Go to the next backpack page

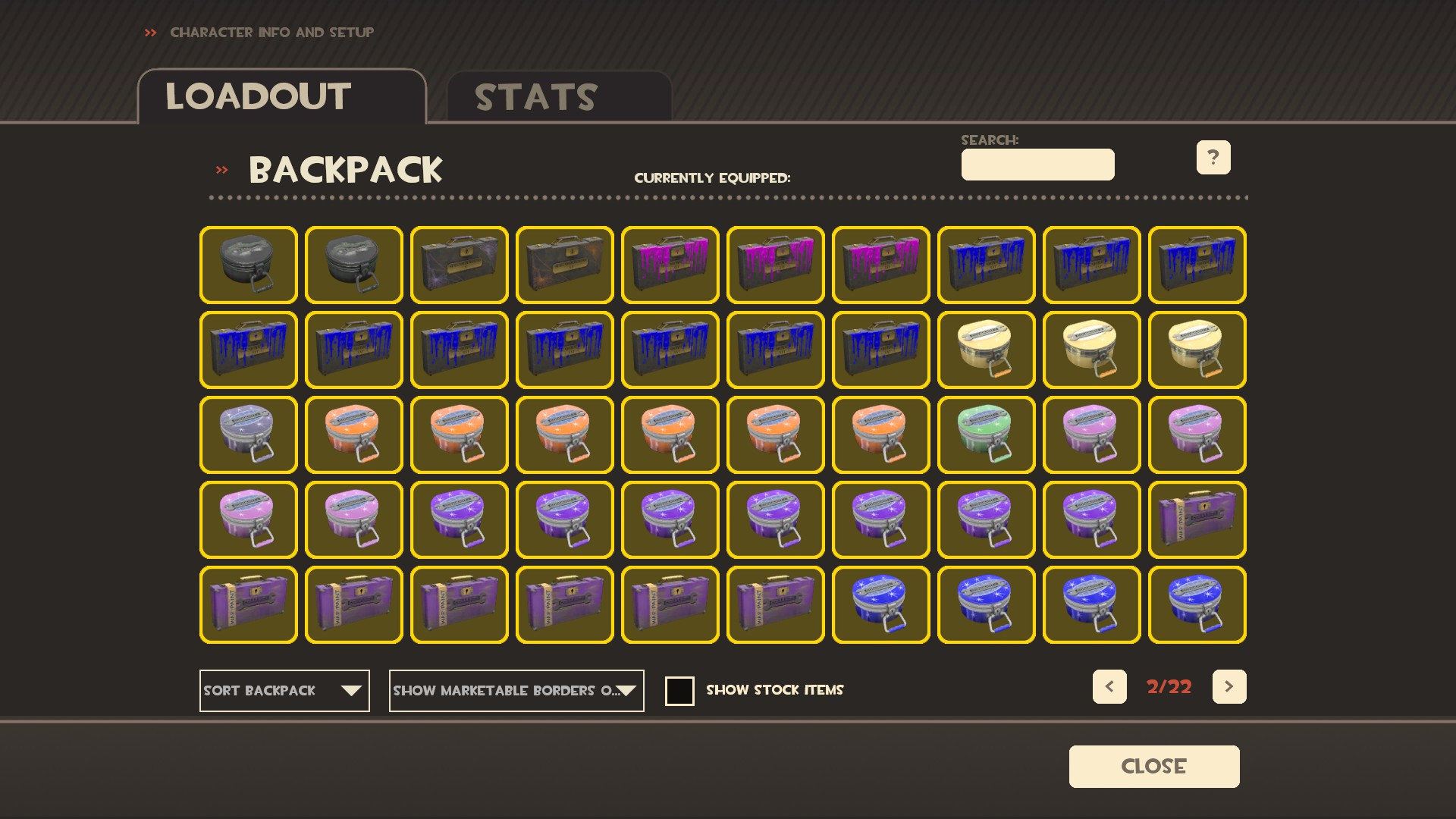click(1229, 686)
